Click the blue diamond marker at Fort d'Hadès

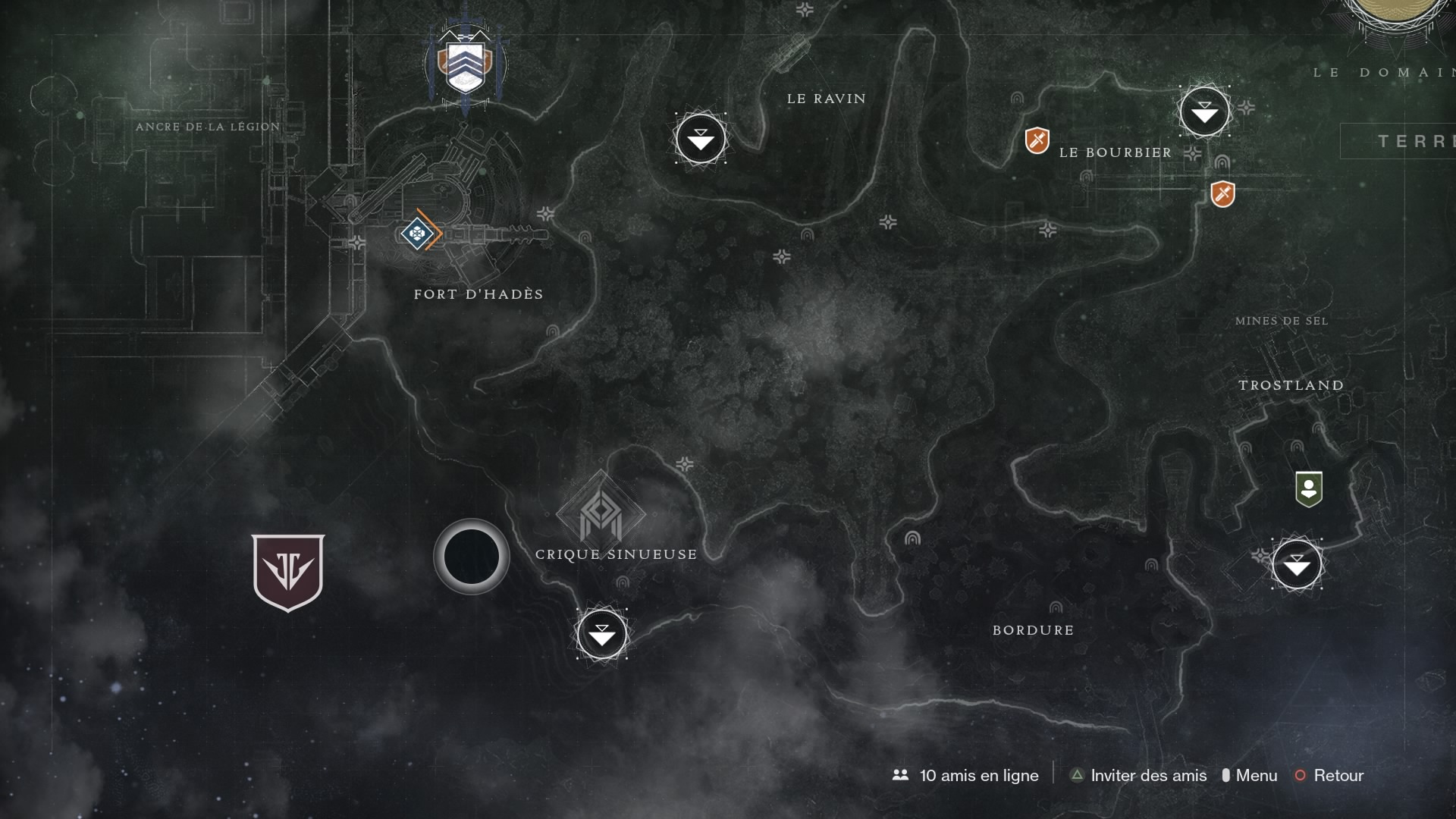(416, 233)
